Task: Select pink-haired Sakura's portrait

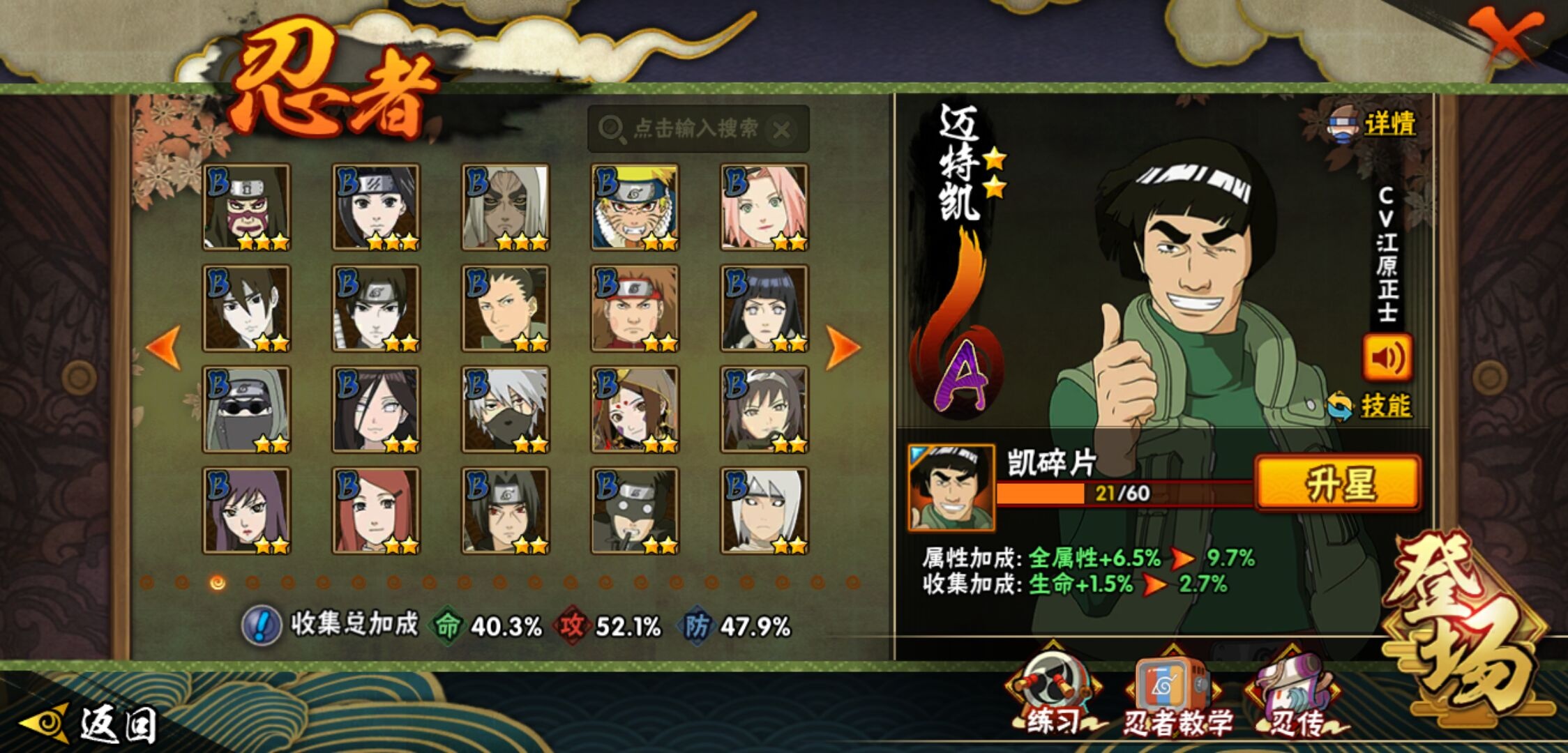Action: click(x=764, y=207)
